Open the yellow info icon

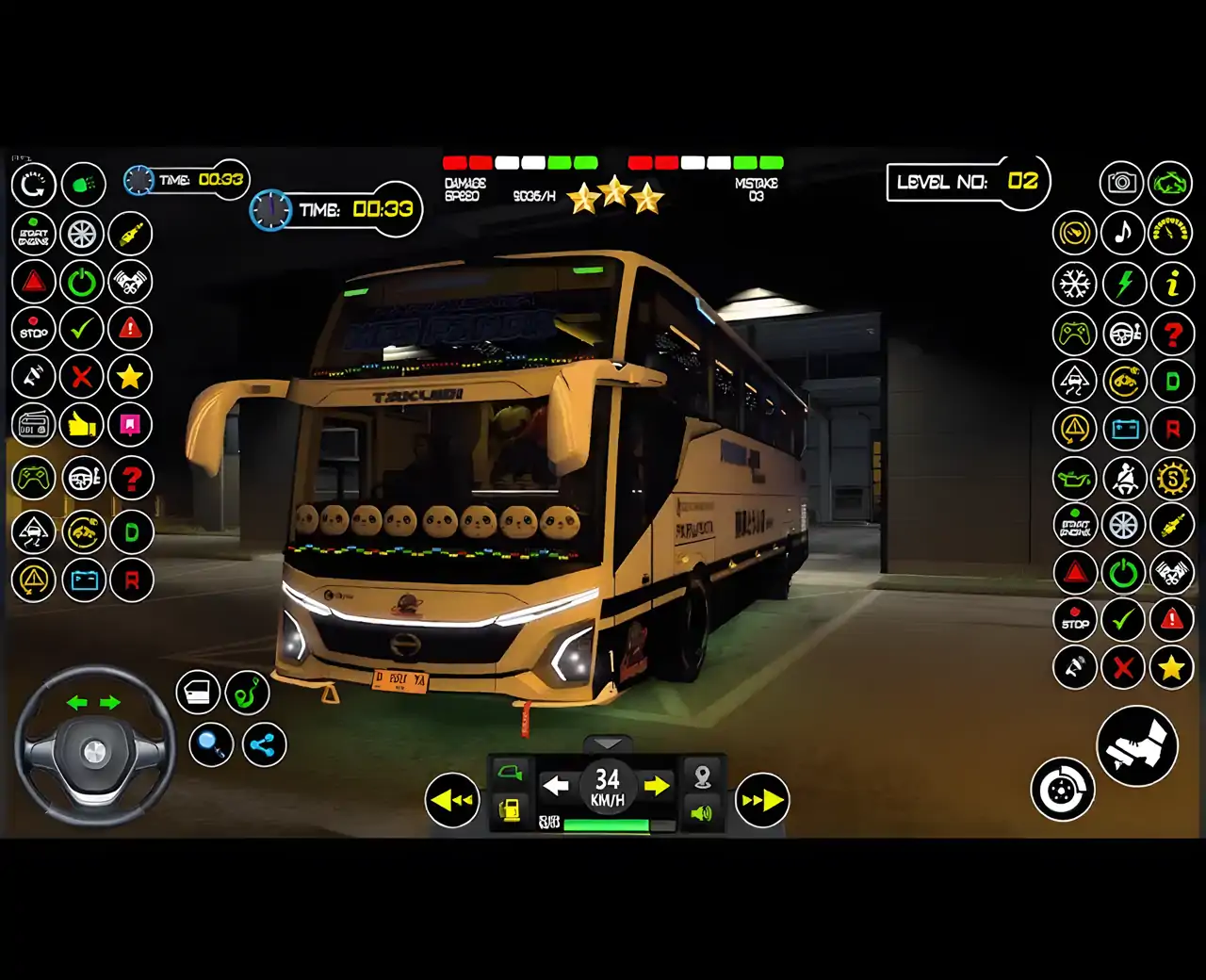tap(1171, 283)
